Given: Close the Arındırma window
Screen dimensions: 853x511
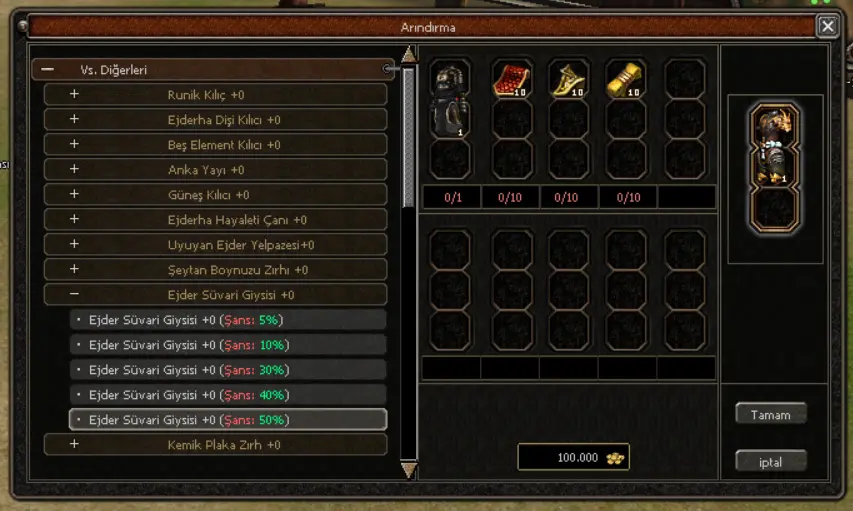Looking at the screenshot, I should [x=828, y=27].
